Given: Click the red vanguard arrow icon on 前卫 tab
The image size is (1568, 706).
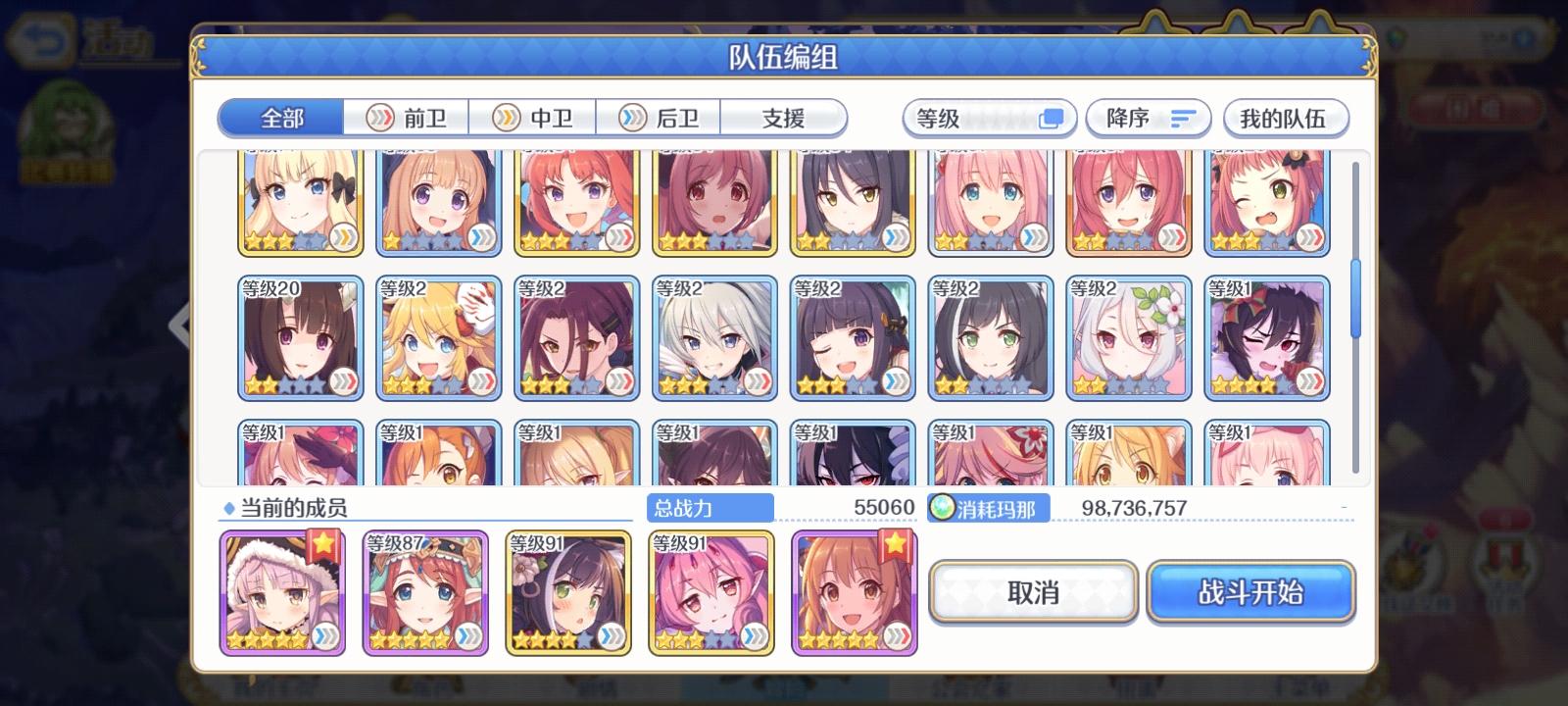Looking at the screenshot, I should (x=379, y=117).
